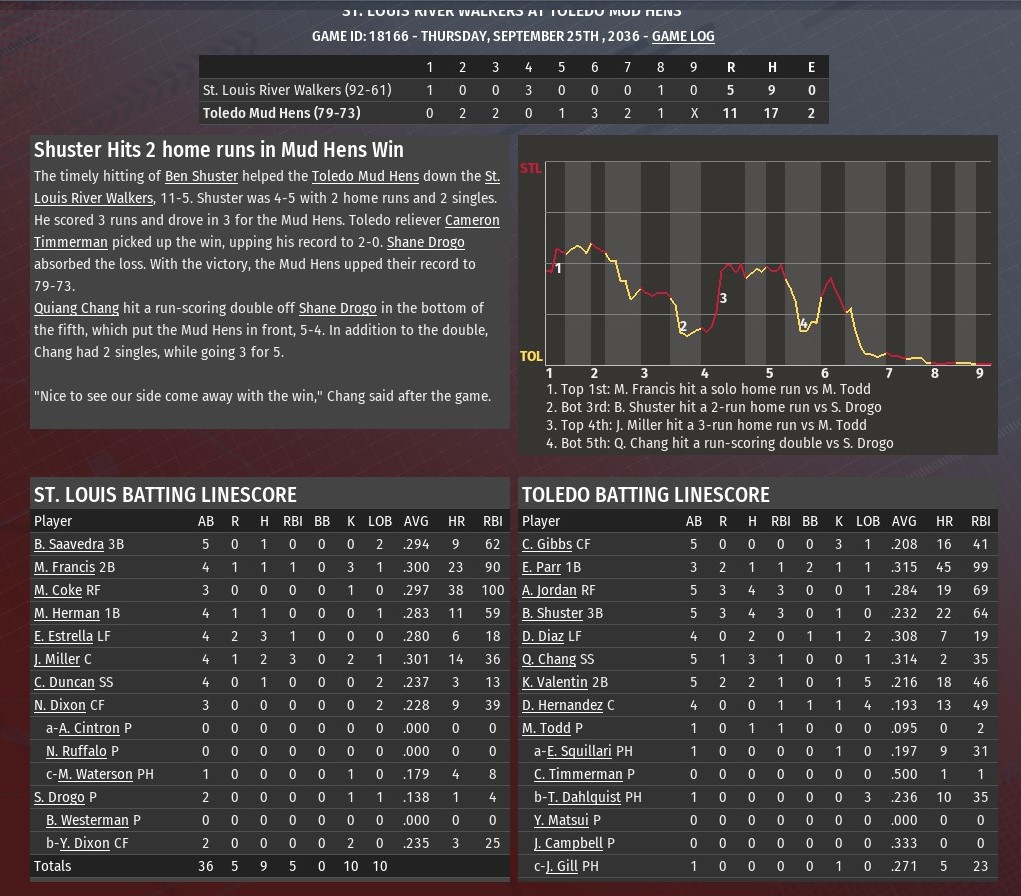
Task: Open the GAME LOG link
Action: [x=683, y=37]
